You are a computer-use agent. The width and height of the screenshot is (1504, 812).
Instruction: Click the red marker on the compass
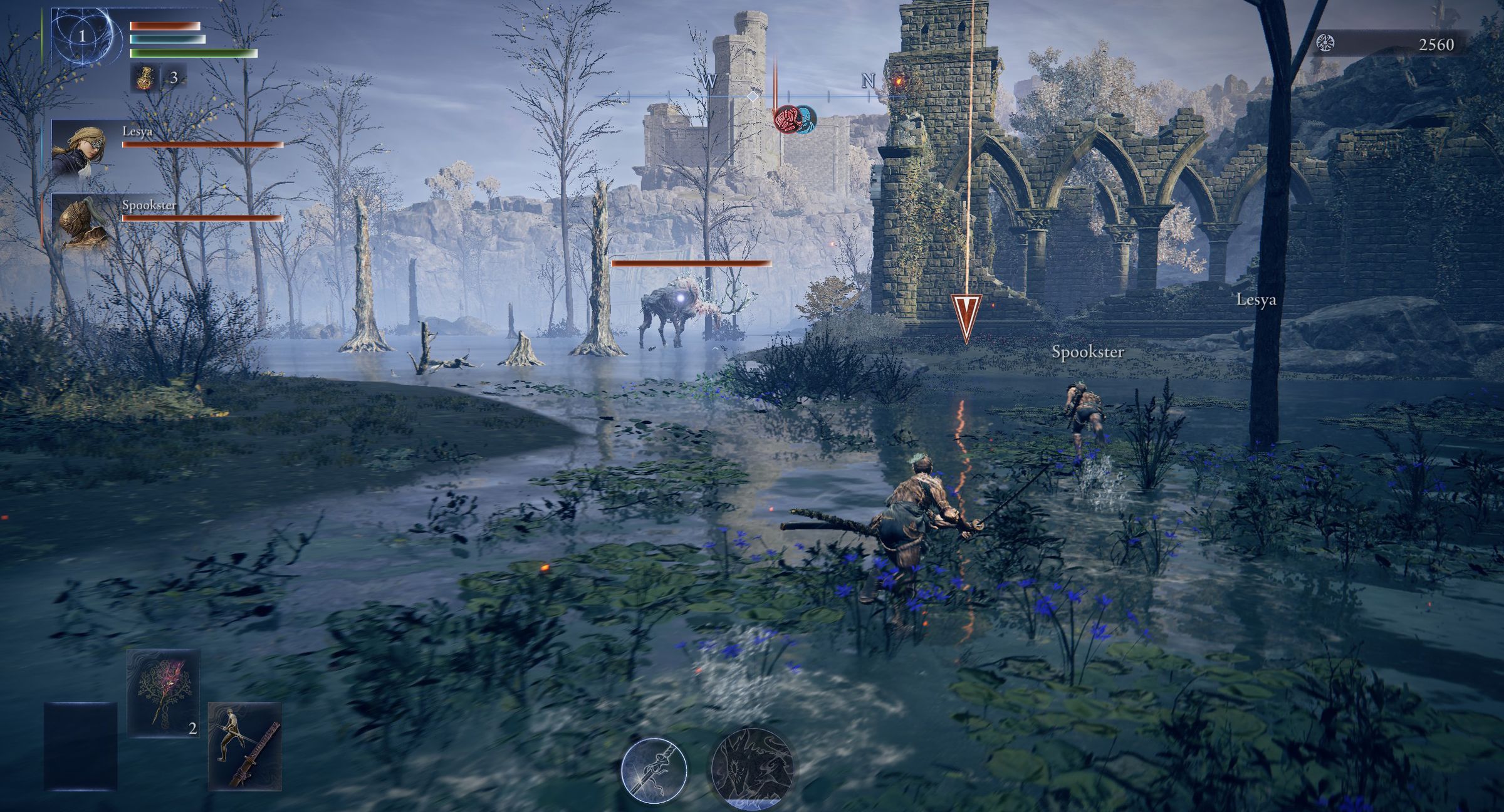coord(787,119)
